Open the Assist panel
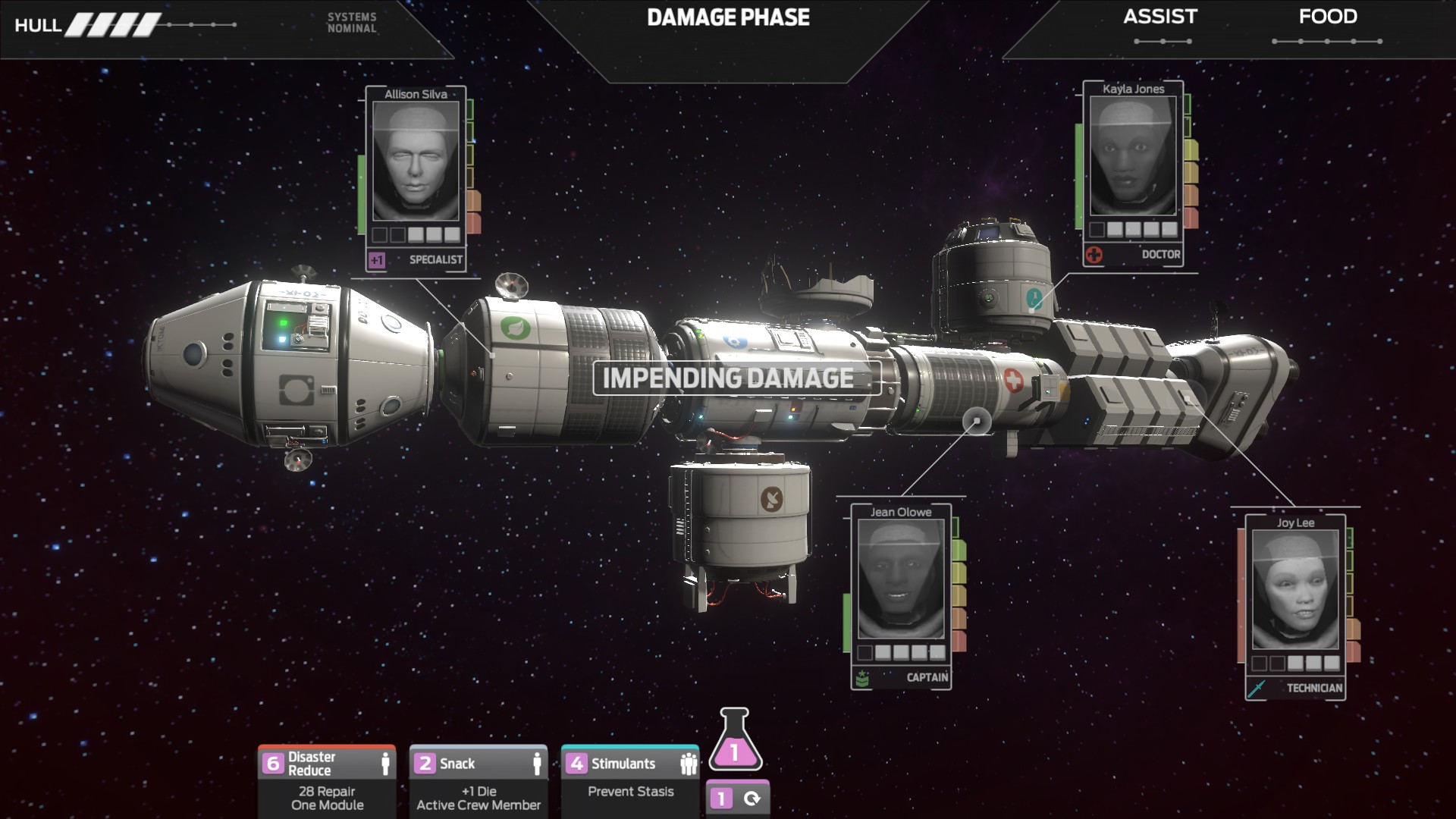 (1160, 18)
